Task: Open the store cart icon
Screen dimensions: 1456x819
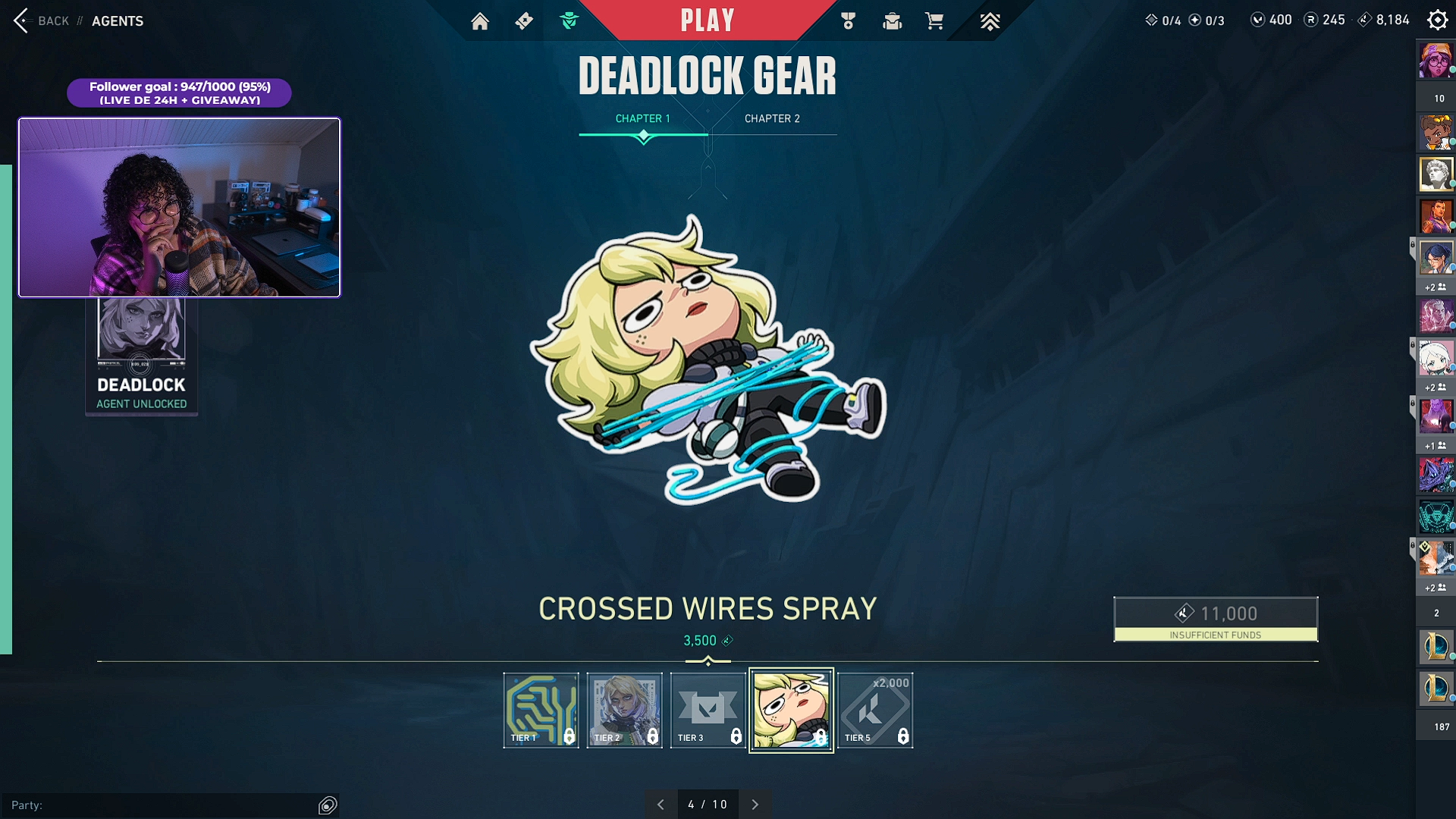Action: click(934, 21)
